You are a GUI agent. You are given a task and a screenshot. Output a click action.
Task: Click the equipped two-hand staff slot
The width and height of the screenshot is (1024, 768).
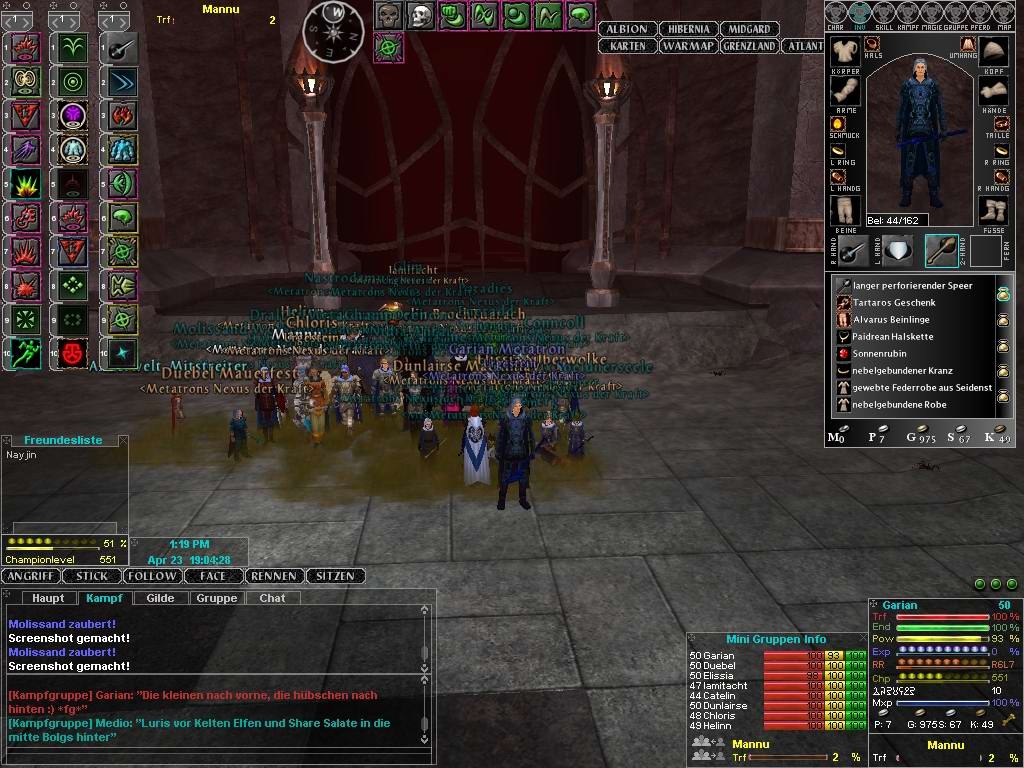pos(942,251)
